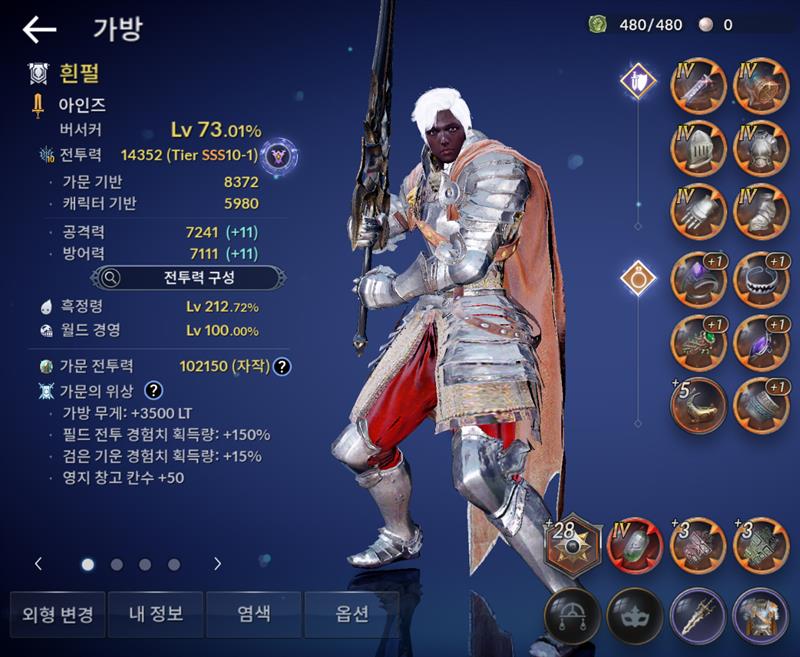
Task: Click the 외형 변경 button
Action: (x=57, y=614)
